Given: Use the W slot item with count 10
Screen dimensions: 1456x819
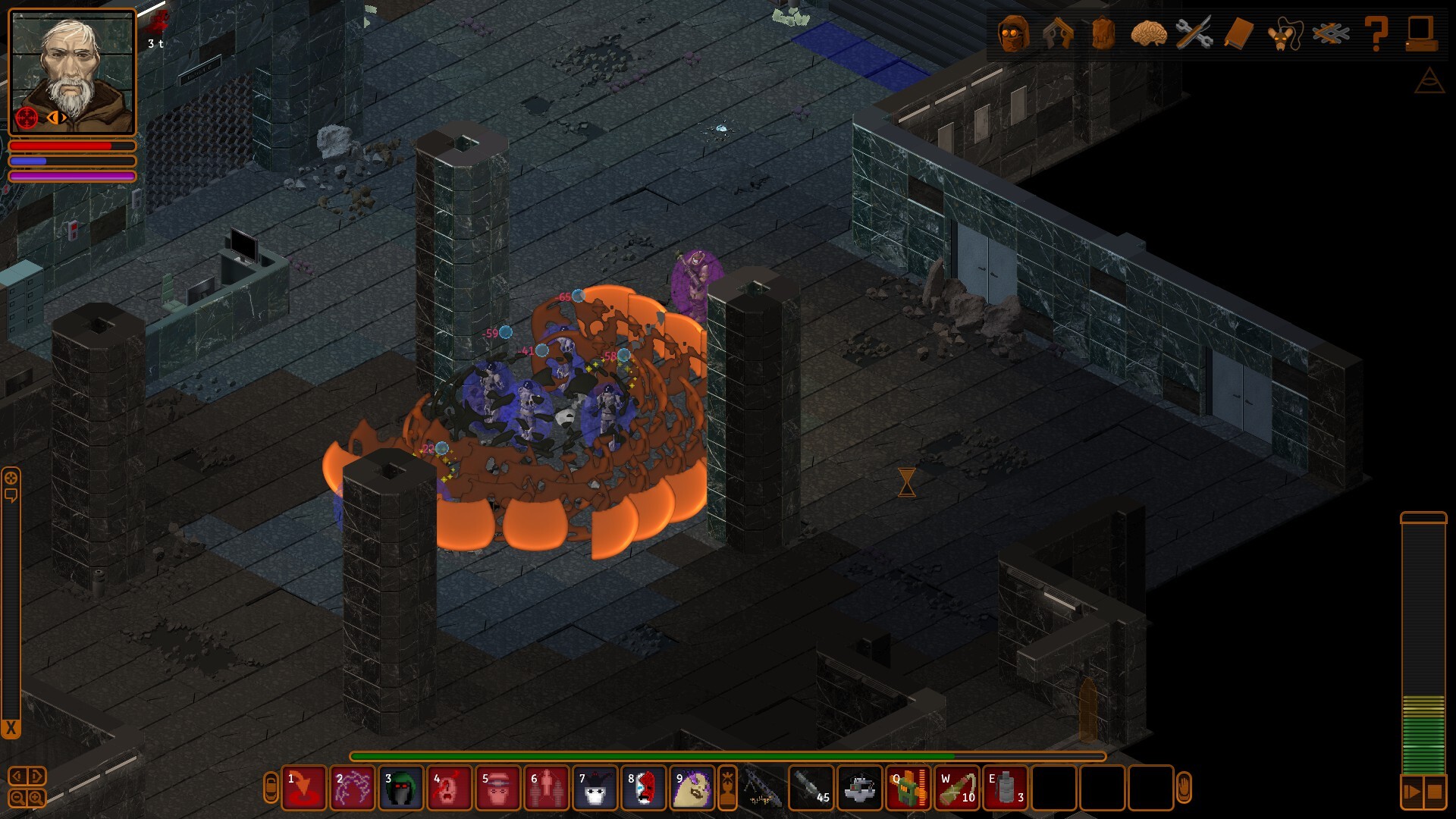Looking at the screenshot, I should [x=957, y=788].
